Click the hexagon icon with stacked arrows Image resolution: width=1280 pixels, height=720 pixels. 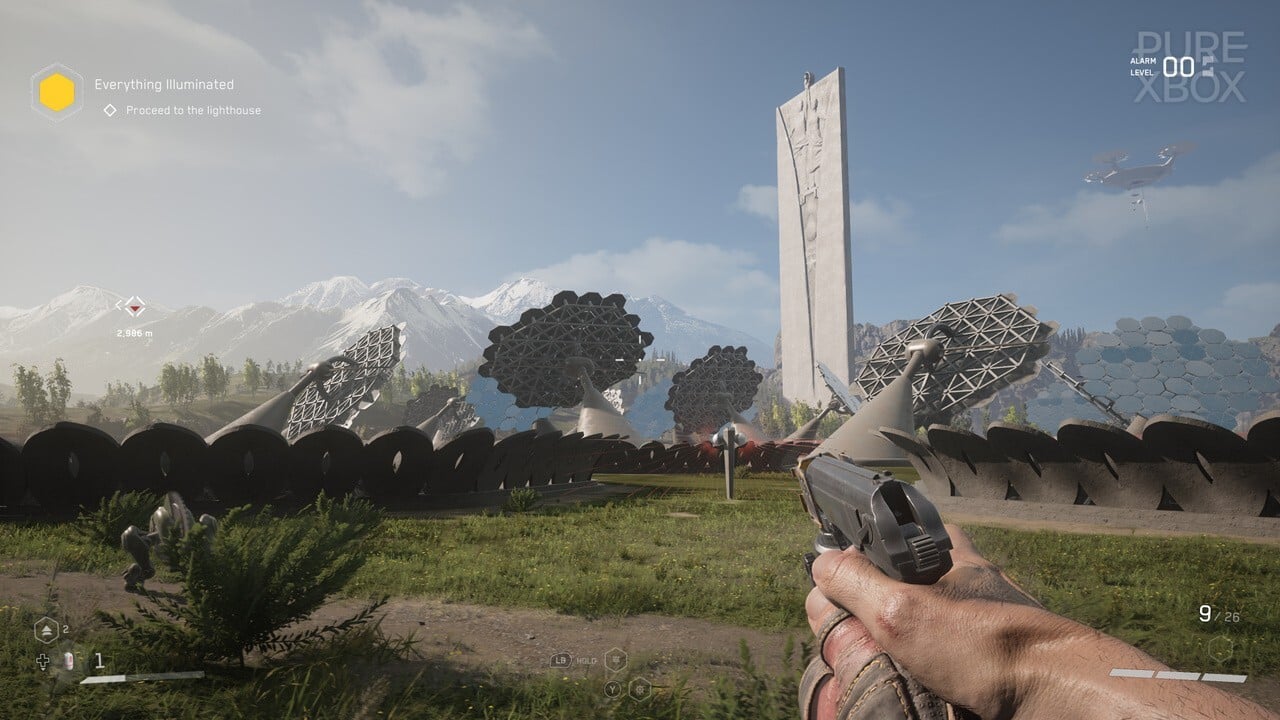coord(46,629)
